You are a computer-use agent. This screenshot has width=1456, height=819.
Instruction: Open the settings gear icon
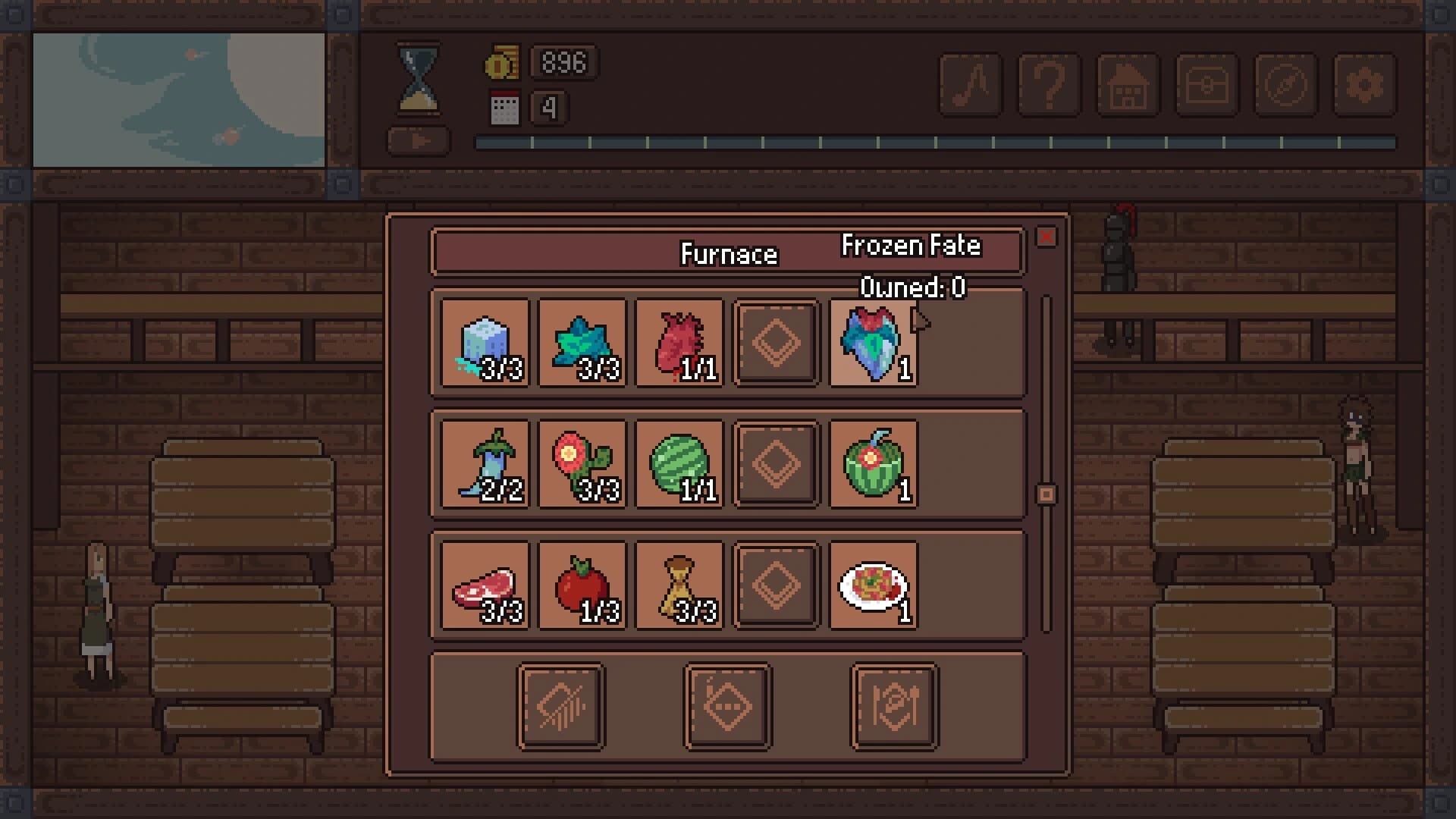click(x=1365, y=86)
